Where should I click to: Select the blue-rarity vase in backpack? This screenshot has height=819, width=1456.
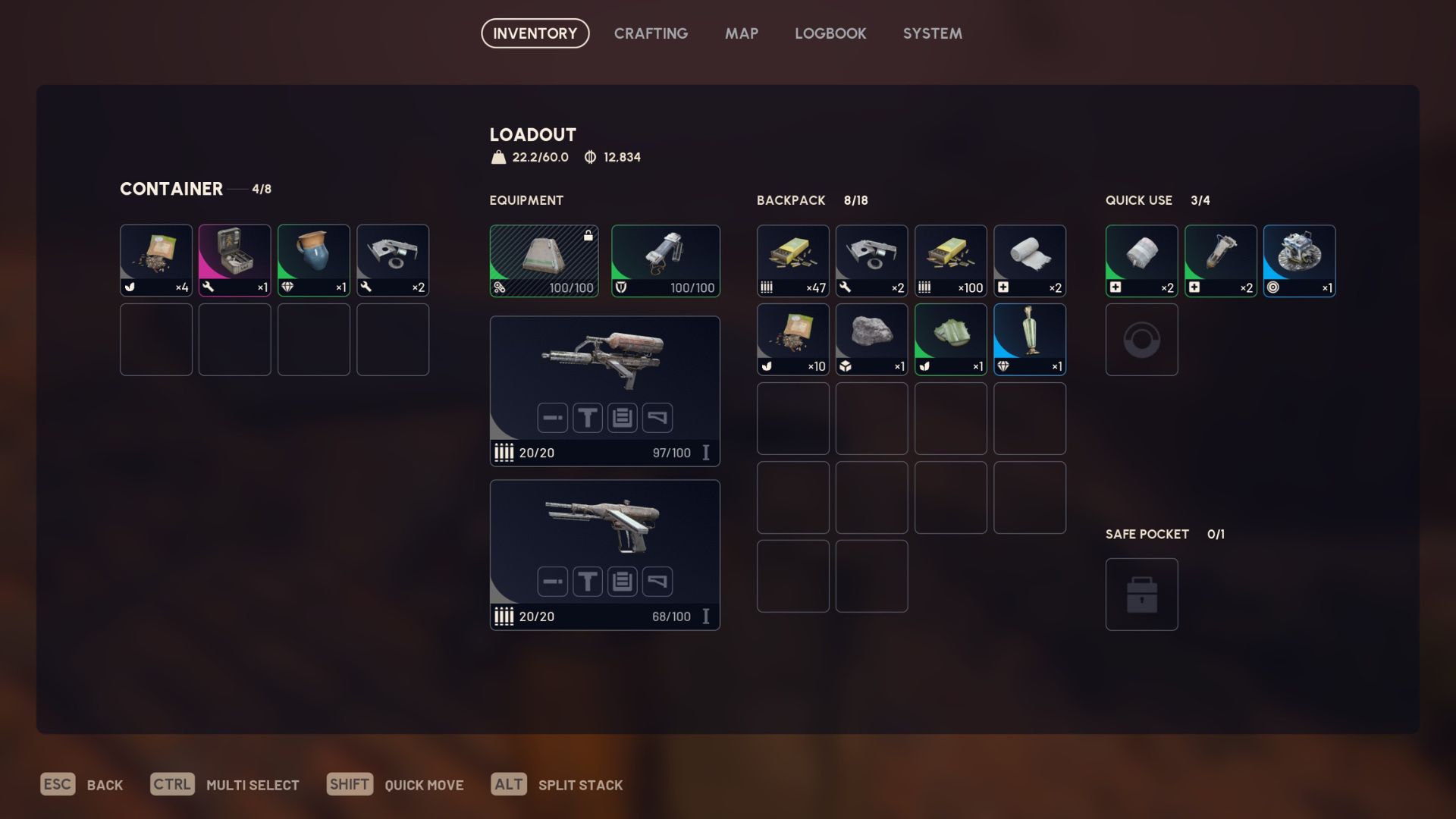[x=1029, y=339]
